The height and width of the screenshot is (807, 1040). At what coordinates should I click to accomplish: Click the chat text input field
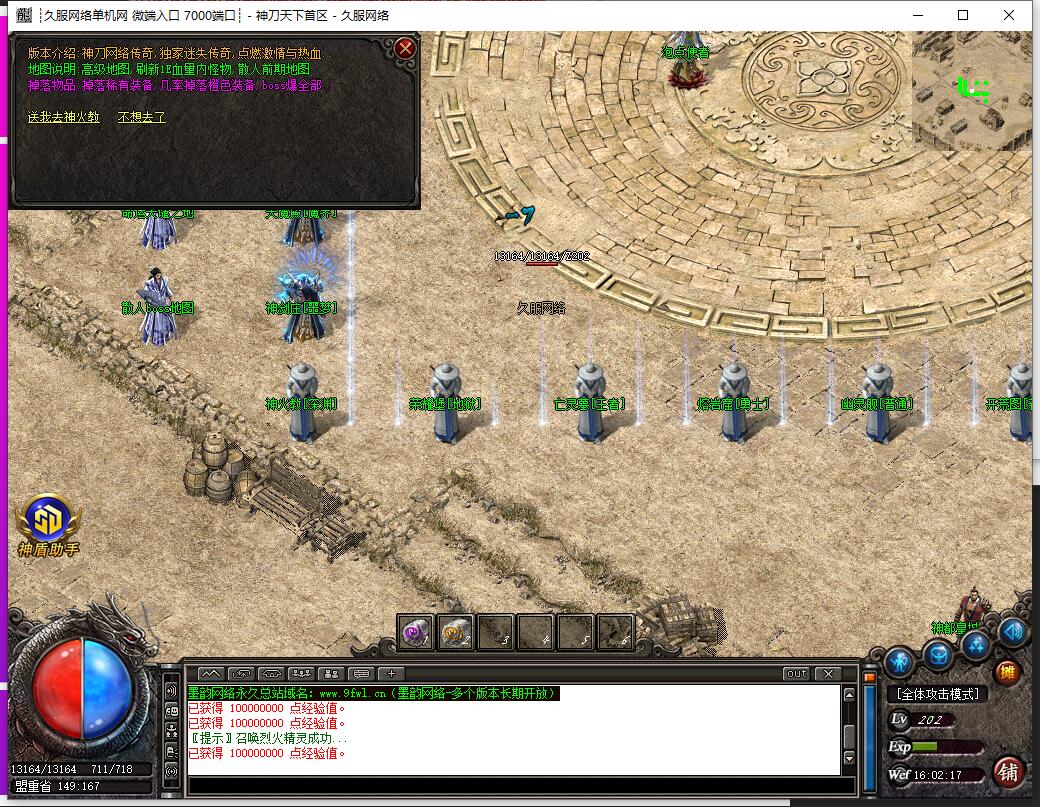pyautogui.click(x=510, y=785)
